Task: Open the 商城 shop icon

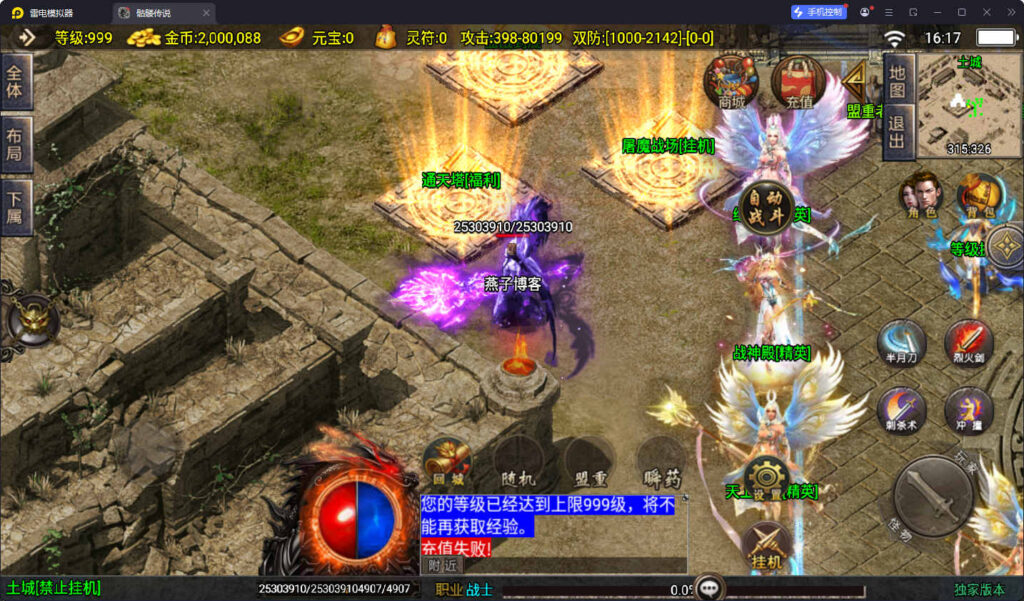Action: click(x=731, y=80)
